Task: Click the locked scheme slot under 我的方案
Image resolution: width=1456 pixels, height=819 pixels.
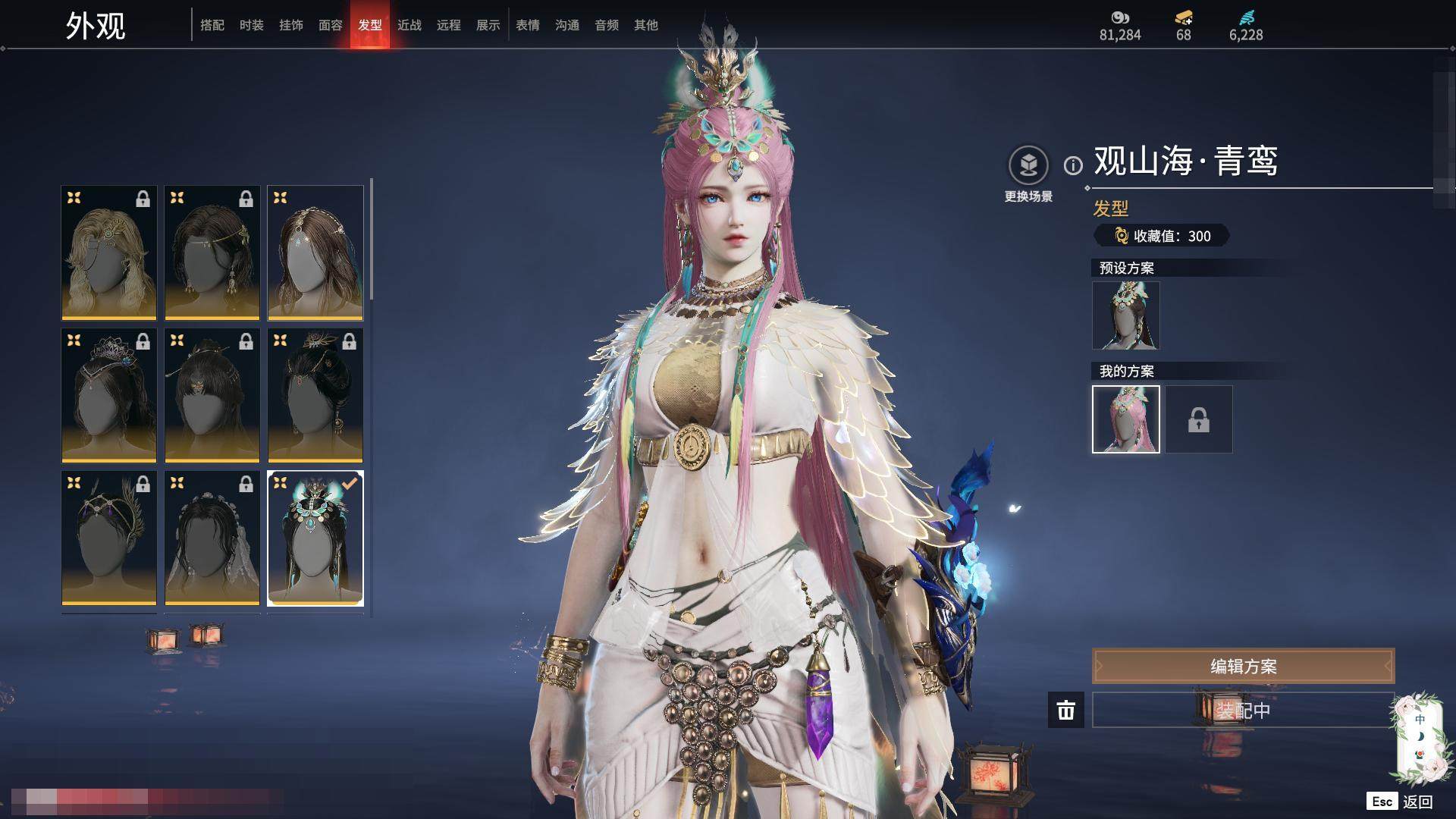Action: 1199,419
